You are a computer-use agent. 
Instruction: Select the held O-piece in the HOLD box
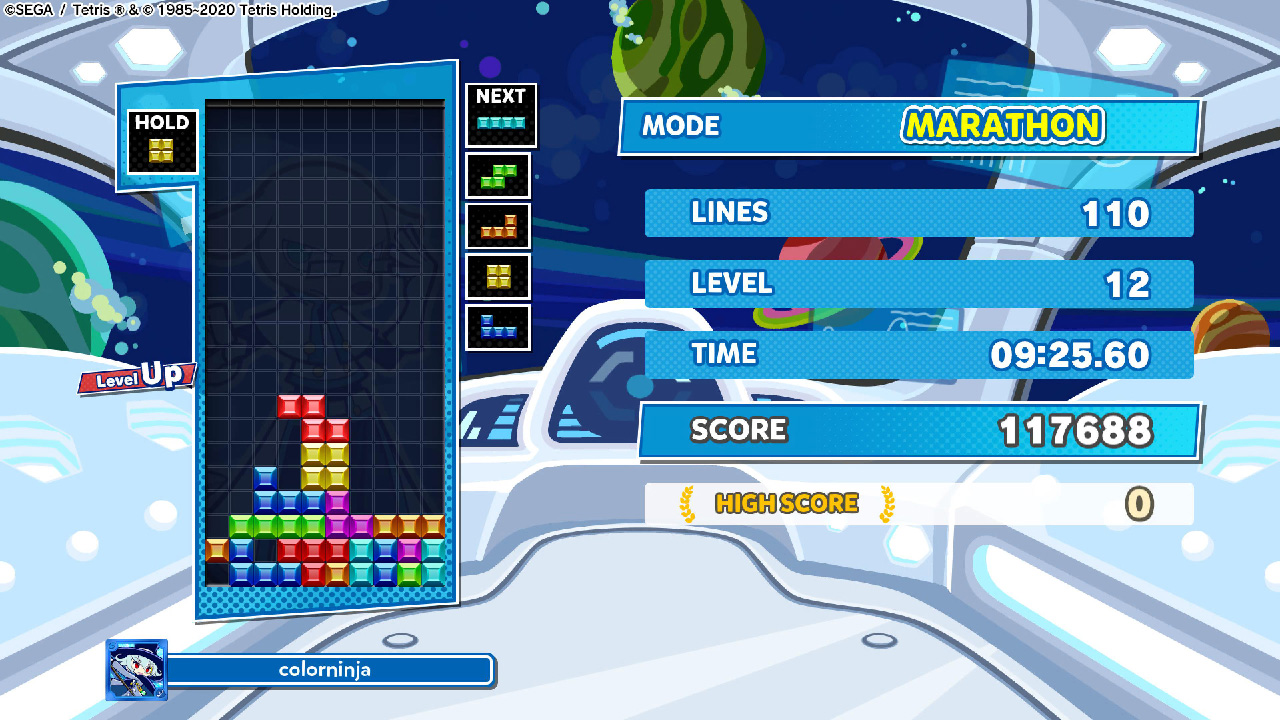tap(162, 148)
